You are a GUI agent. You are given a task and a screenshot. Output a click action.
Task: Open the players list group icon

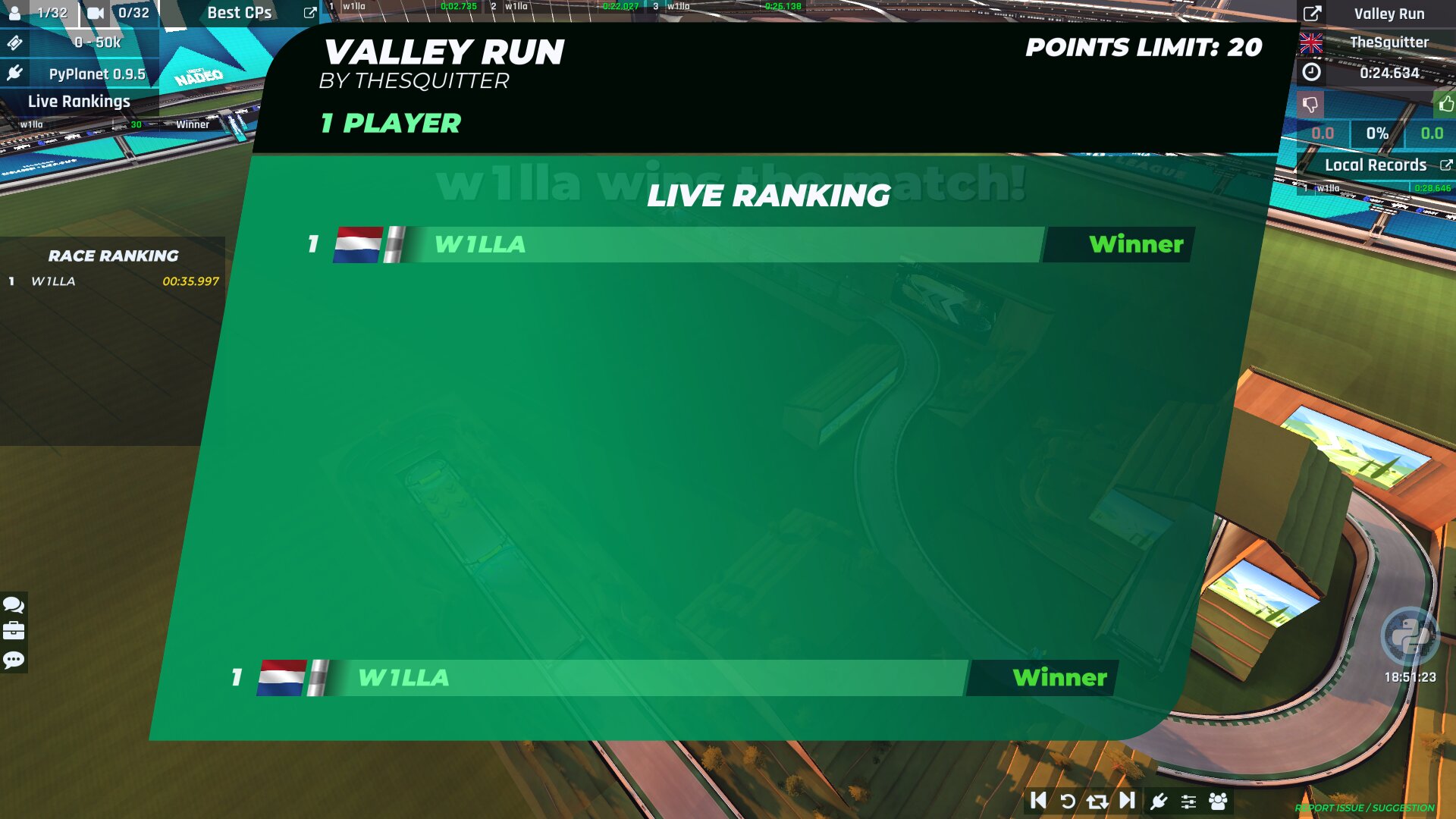pyautogui.click(x=1218, y=800)
